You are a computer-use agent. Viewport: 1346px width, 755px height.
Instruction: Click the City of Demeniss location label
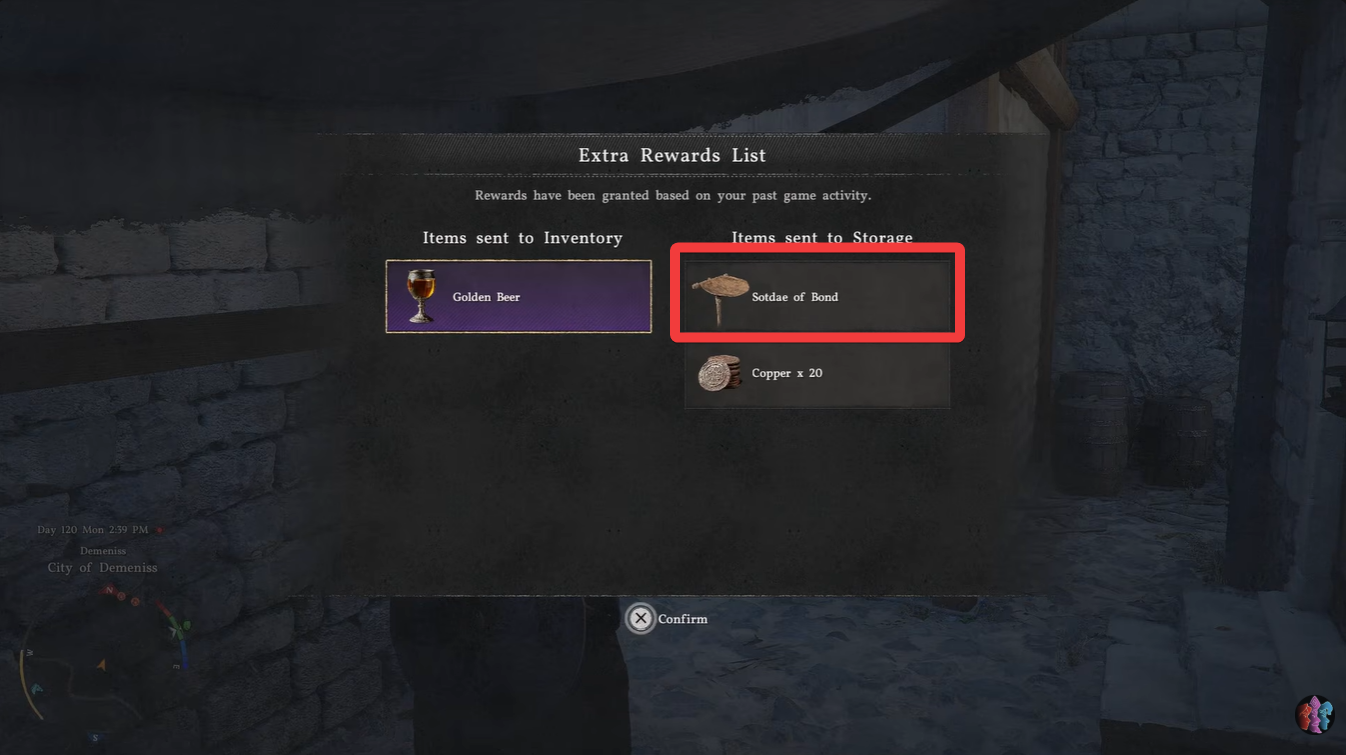point(101,567)
